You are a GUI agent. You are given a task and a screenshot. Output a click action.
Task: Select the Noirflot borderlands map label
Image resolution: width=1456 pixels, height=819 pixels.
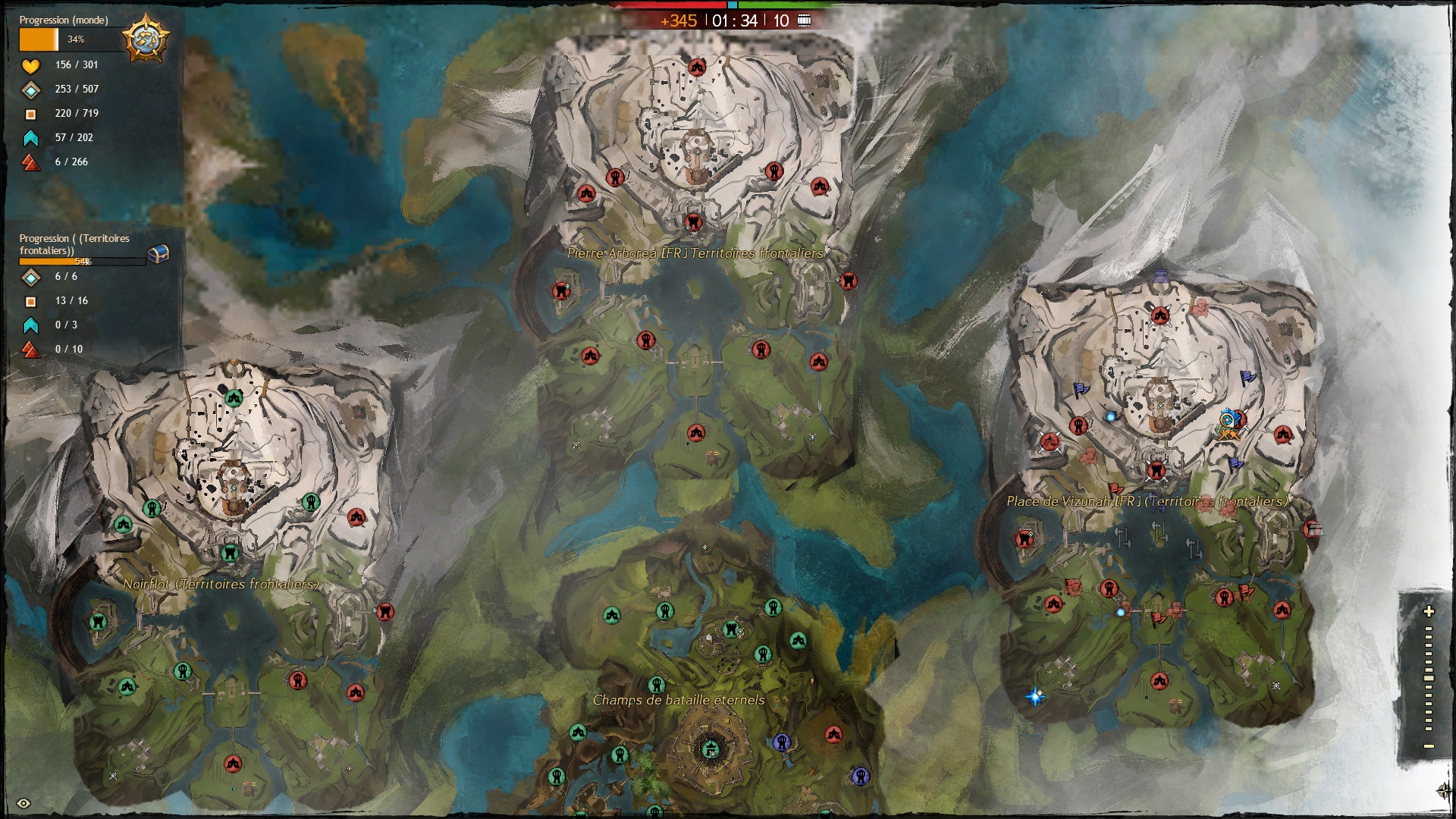pyautogui.click(x=221, y=584)
